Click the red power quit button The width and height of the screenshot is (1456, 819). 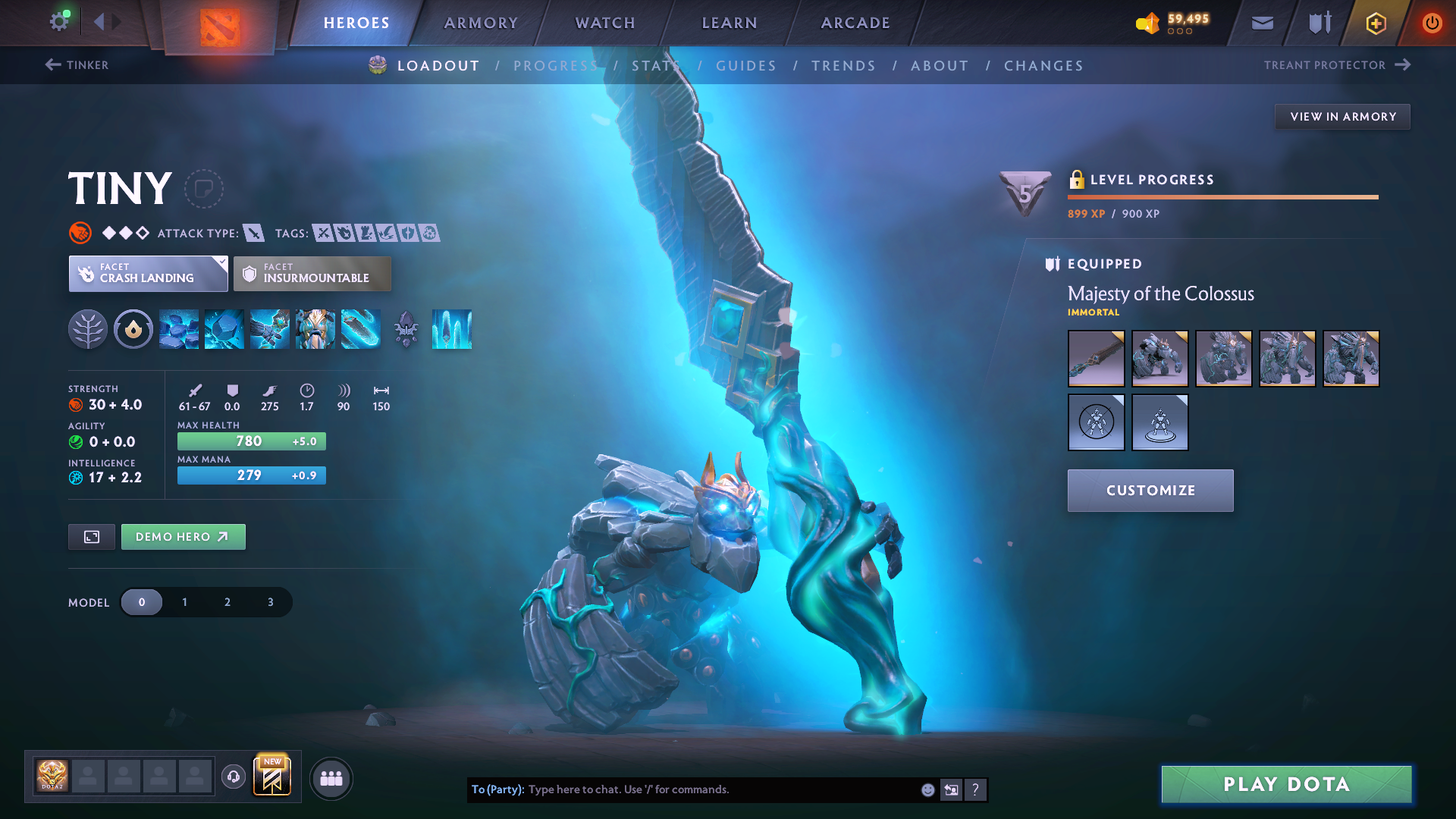(1432, 23)
